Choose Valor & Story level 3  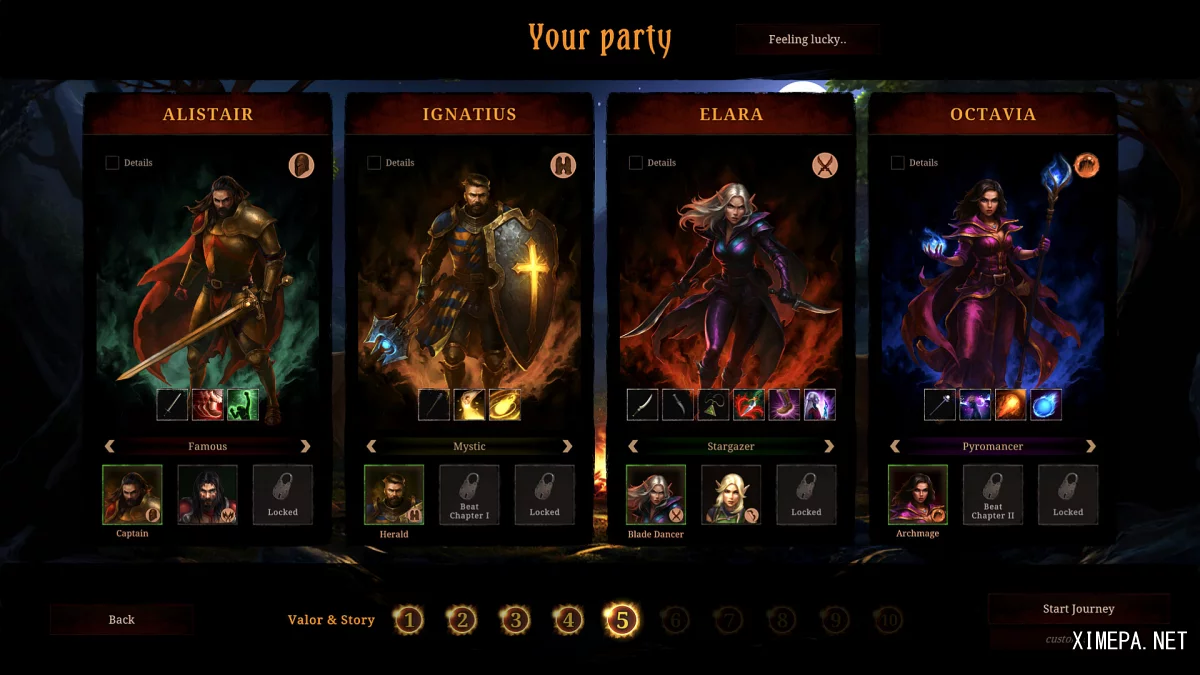click(x=515, y=621)
